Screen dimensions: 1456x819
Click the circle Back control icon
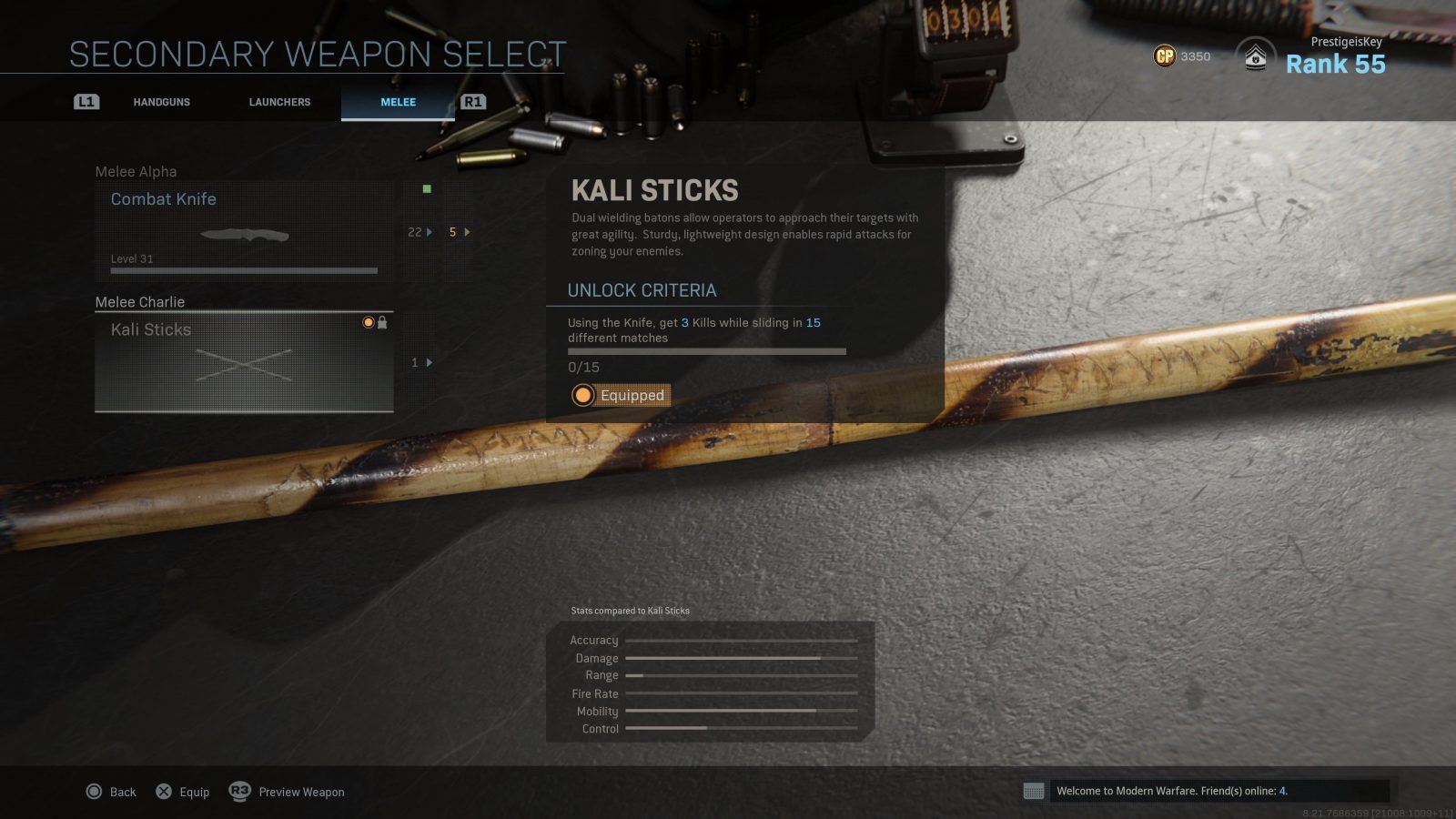pos(94,792)
